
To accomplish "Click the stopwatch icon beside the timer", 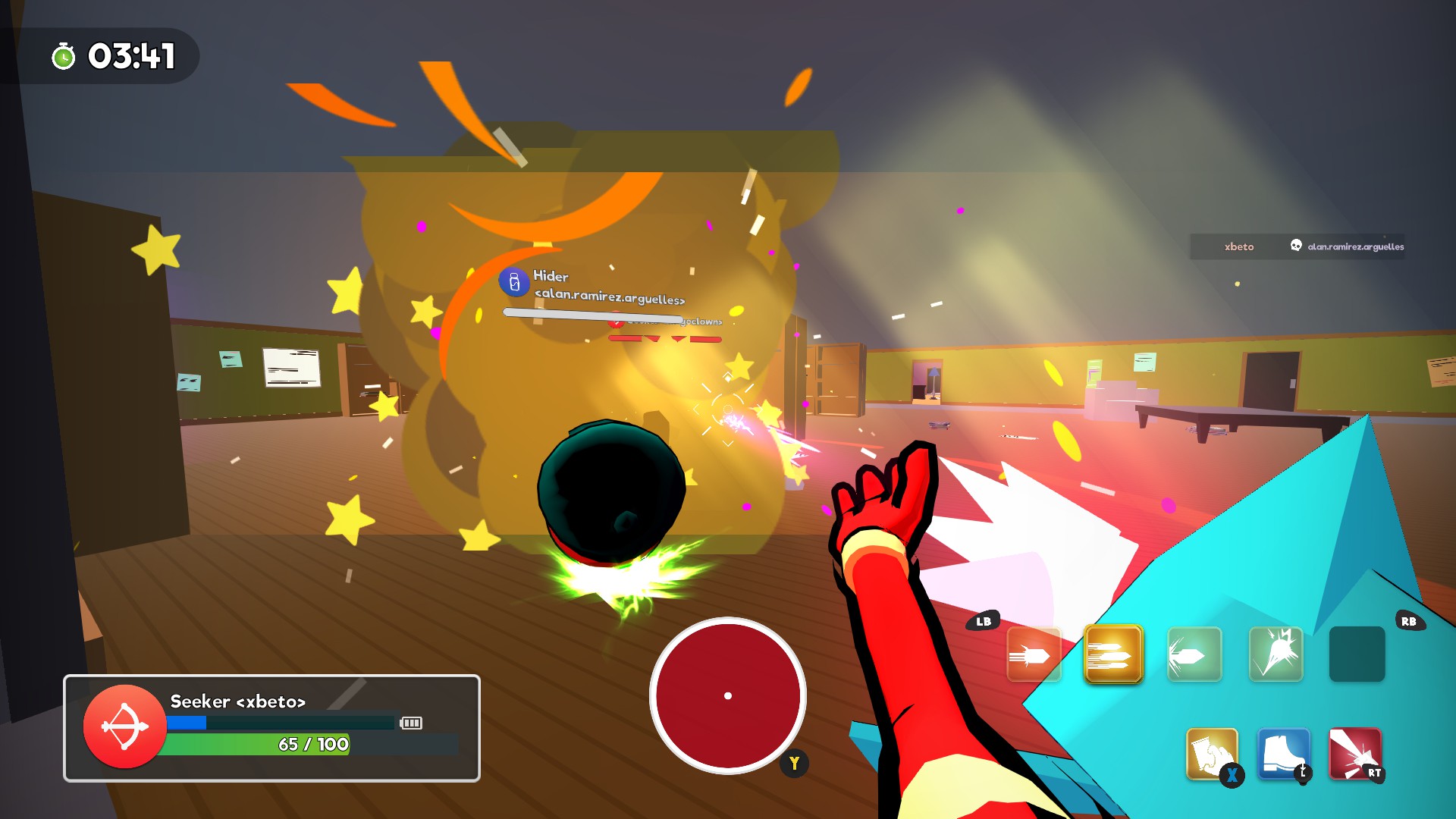I will coord(63,55).
